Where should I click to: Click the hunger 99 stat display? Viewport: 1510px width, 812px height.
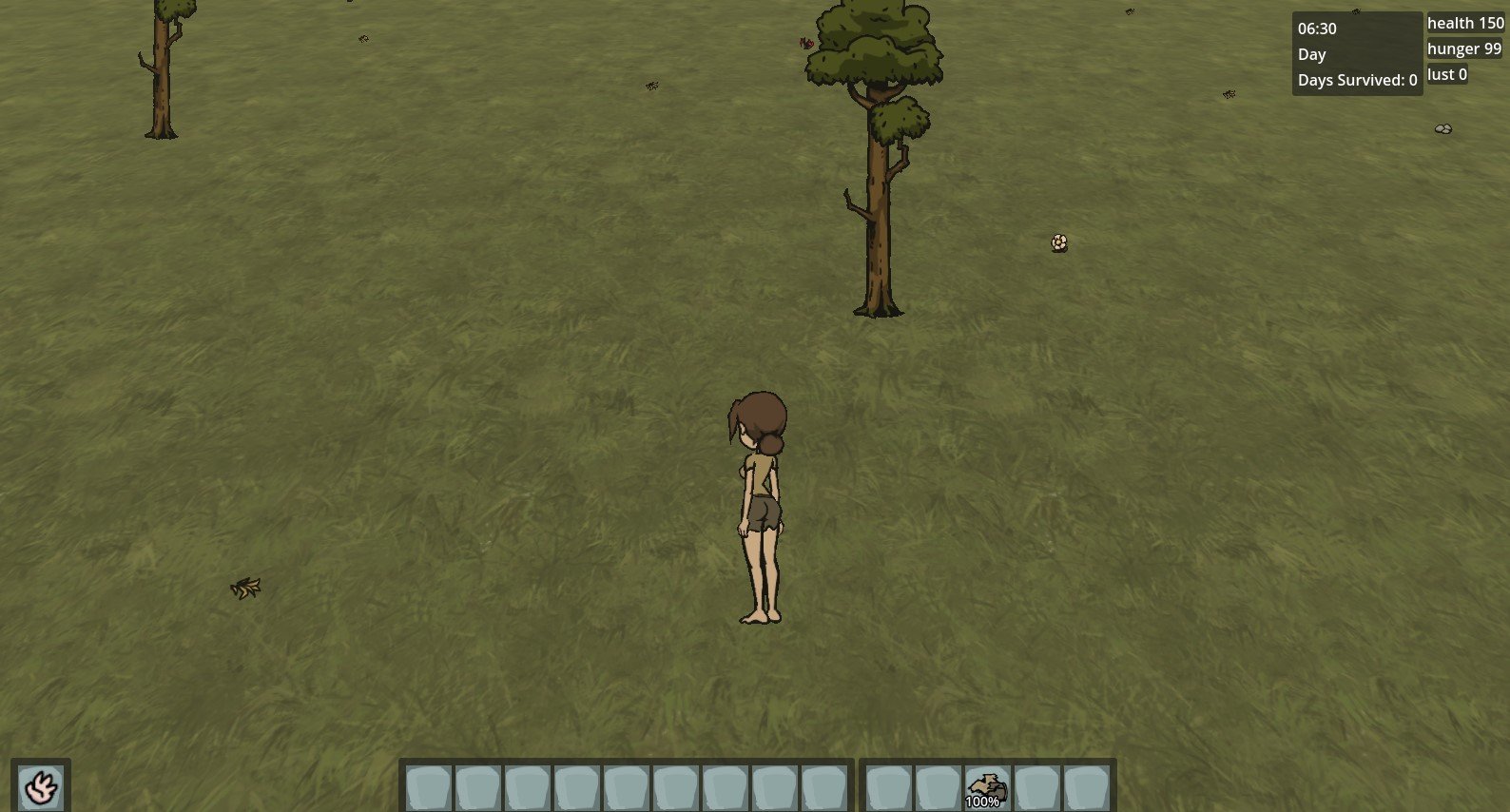[1464, 48]
